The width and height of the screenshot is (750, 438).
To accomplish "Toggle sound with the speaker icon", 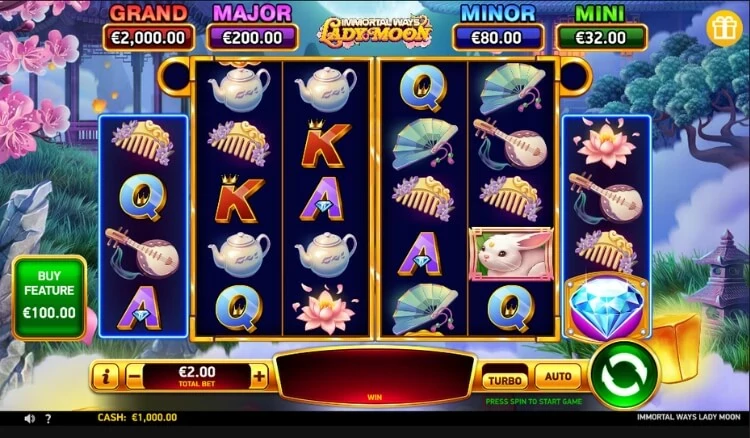I will pyautogui.click(x=30, y=418).
